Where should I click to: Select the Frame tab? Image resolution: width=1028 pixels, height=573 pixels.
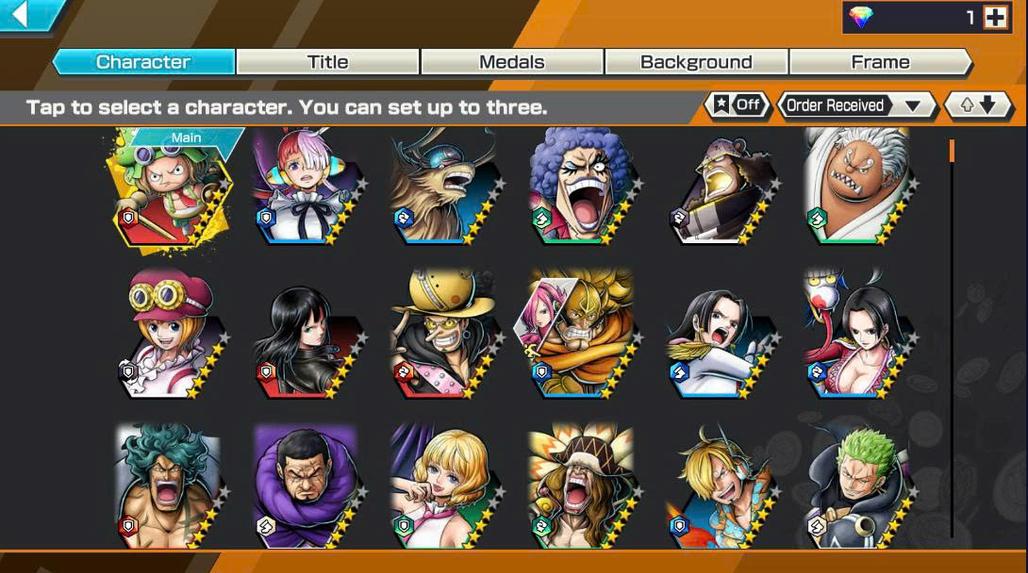pyautogui.click(x=880, y=62)
